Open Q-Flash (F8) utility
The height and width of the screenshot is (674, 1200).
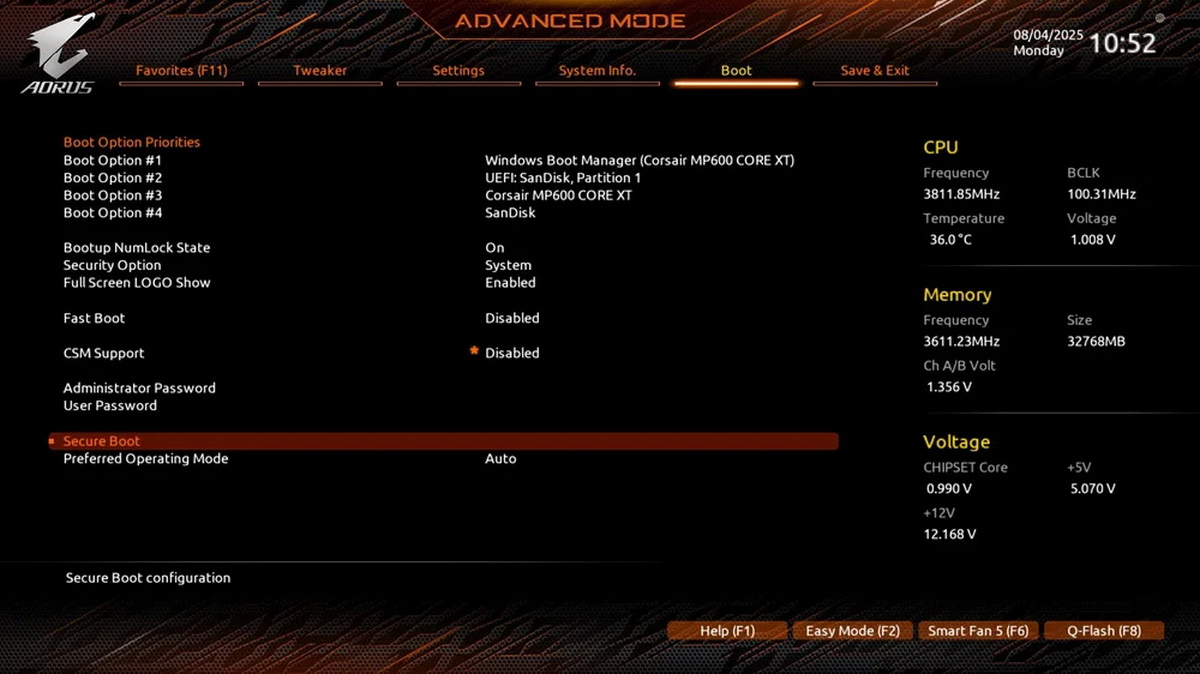[x=1104, y=631]
